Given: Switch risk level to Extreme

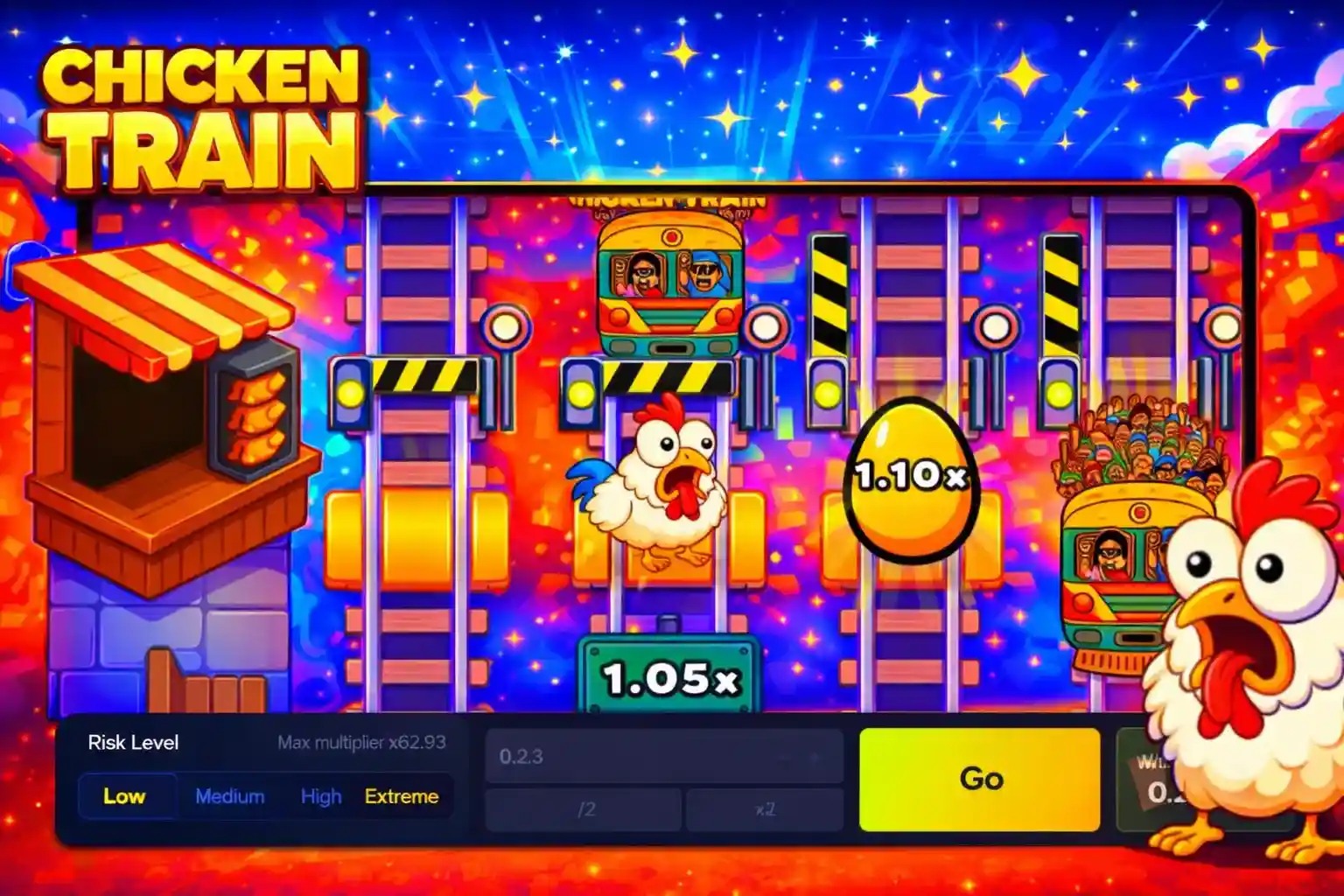Looking at the screenshot, I should [x=401, y=796].
